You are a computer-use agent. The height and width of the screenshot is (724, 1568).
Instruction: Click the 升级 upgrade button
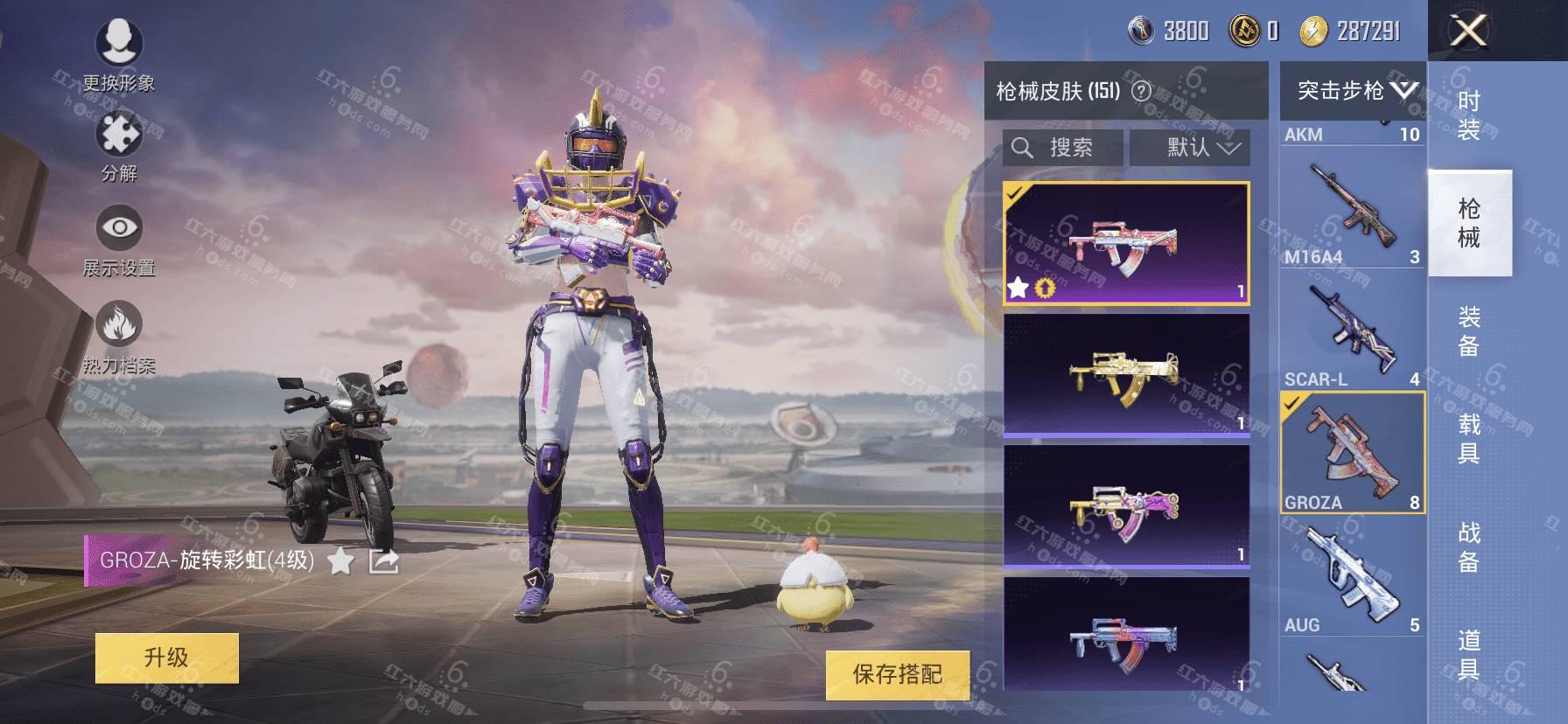coord(166,658)
